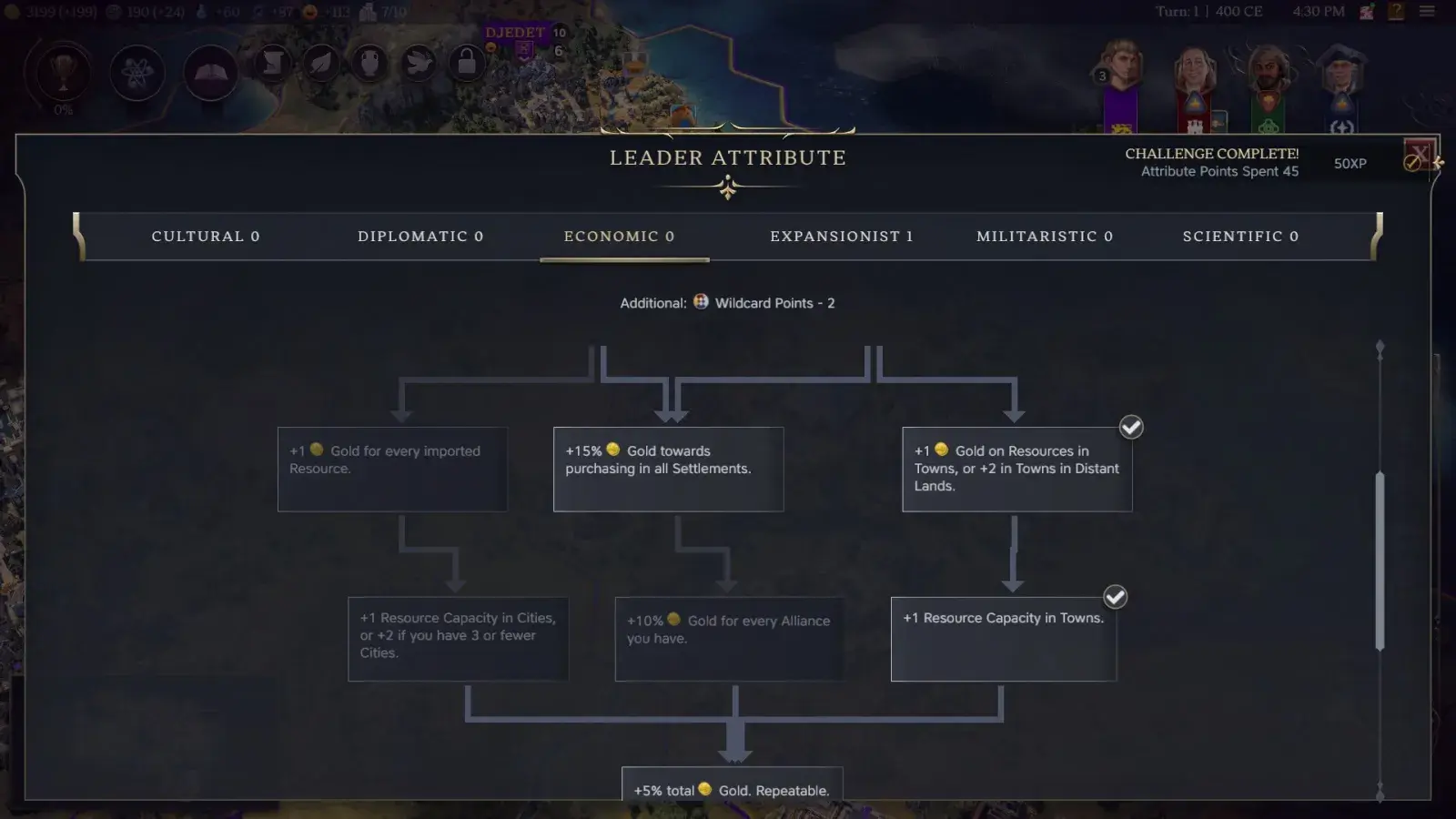The height and width of the screenshot is (819, 1456).
Task: Select the leaf icon near the top
Action: (320, 64)
